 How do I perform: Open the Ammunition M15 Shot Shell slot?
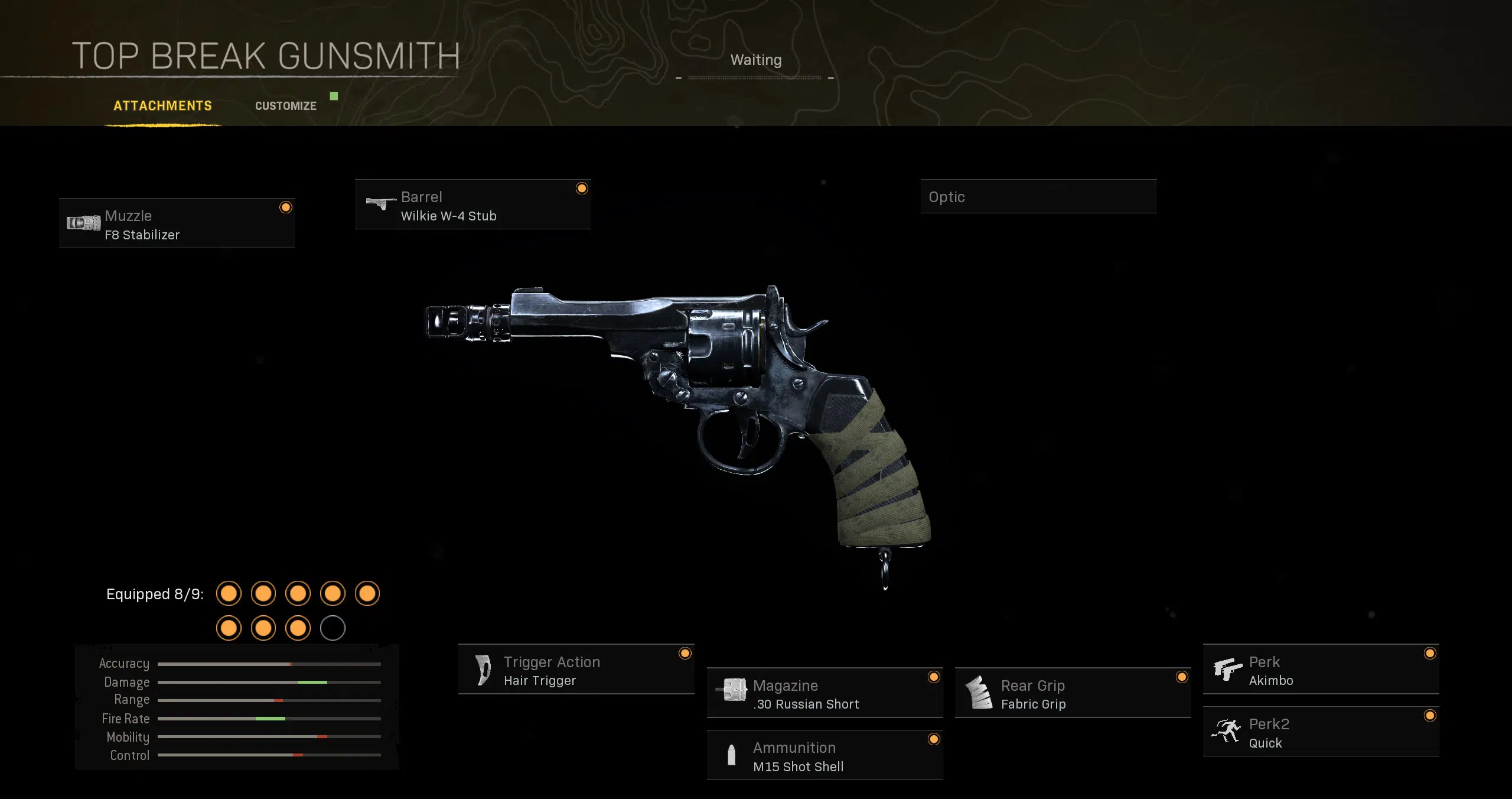tap(825, 756)
